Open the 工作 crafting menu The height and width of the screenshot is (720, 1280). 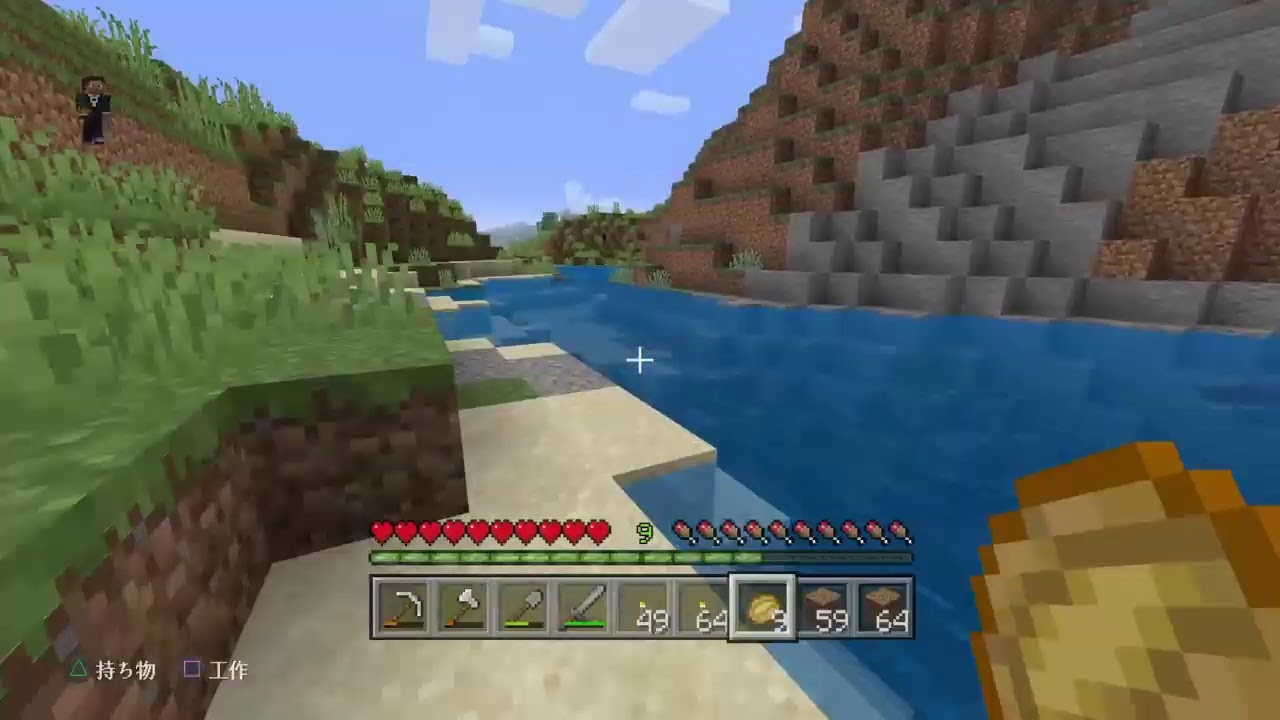tap(229, 671)
